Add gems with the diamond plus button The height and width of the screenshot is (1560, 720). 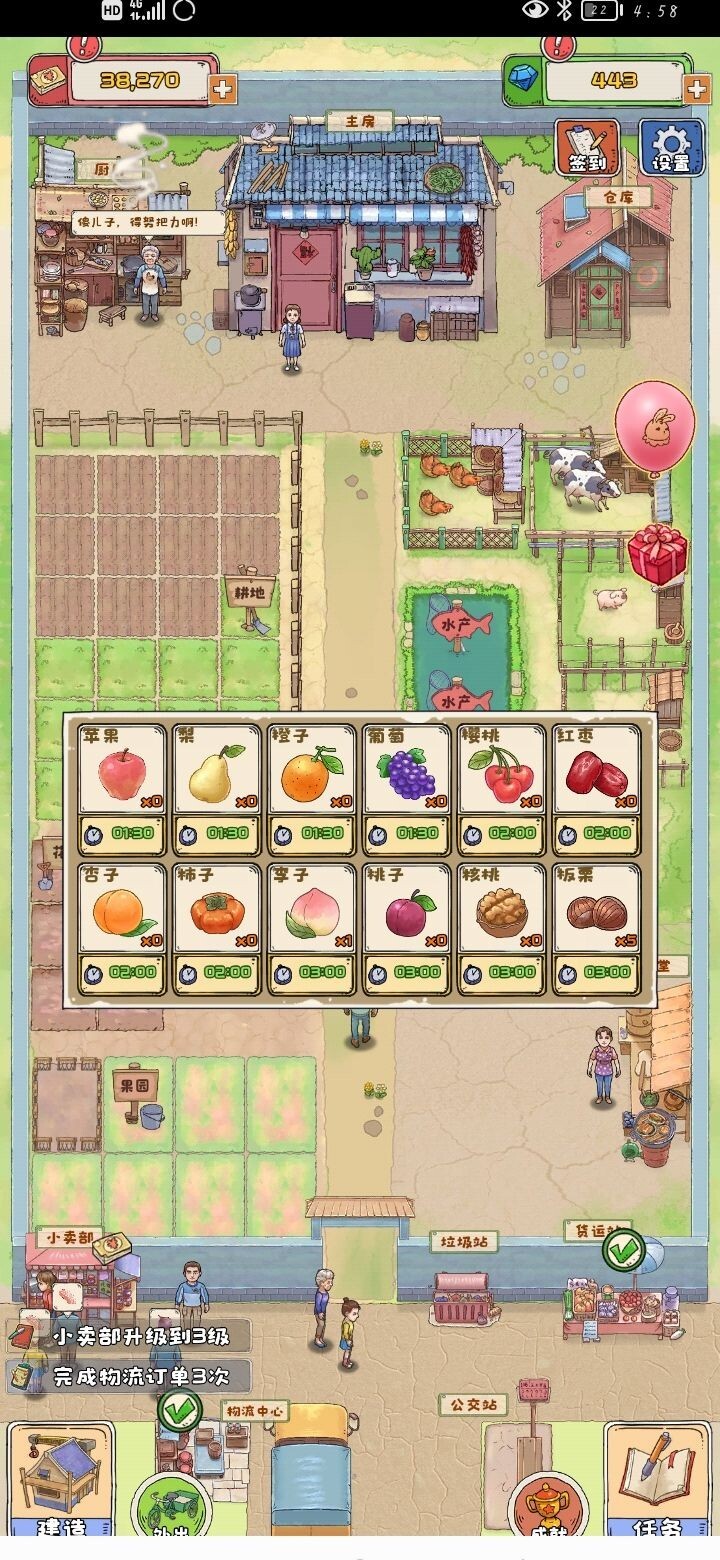[696, 89]
